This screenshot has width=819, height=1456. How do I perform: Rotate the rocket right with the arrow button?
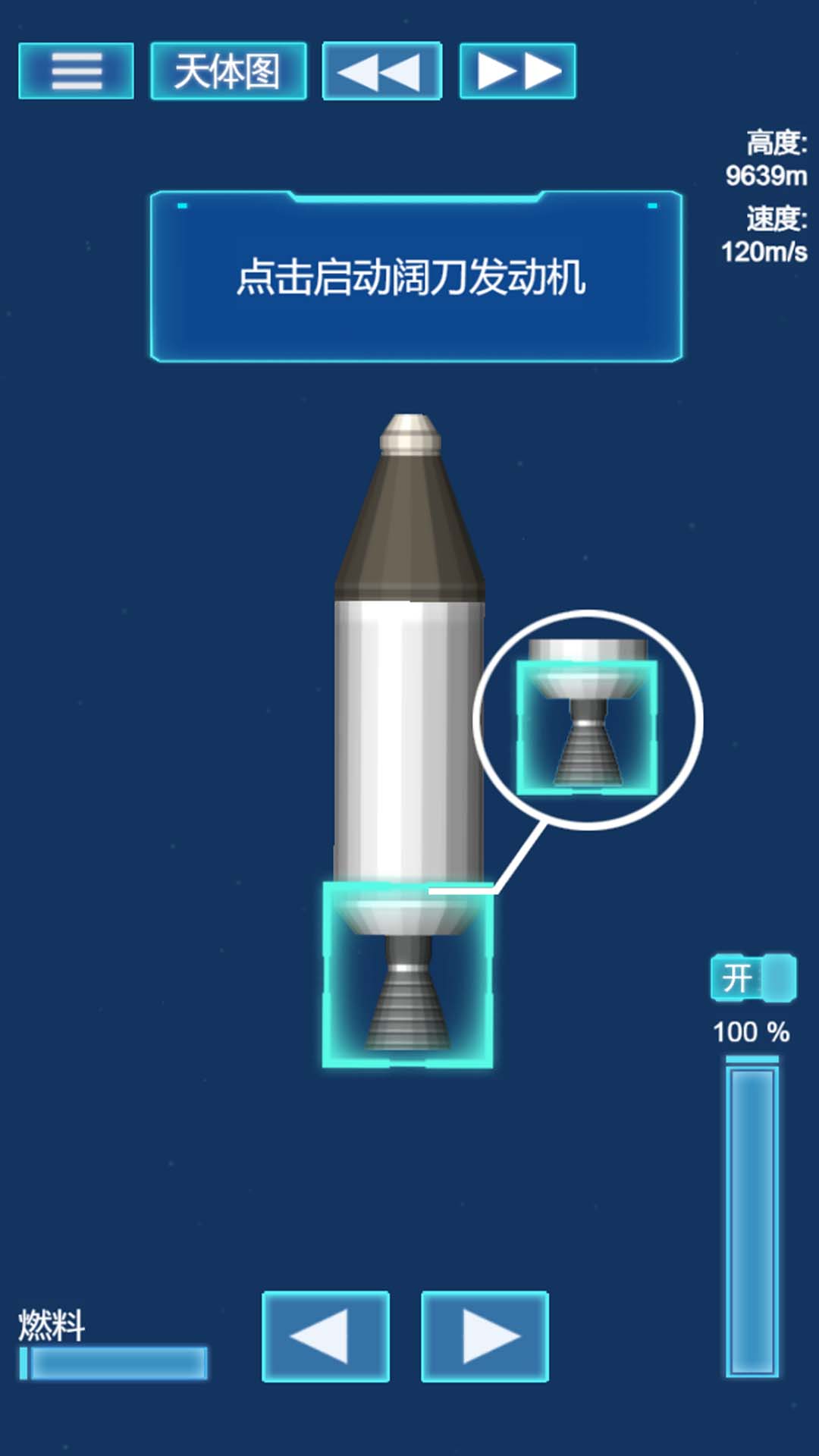[485, 1336]
